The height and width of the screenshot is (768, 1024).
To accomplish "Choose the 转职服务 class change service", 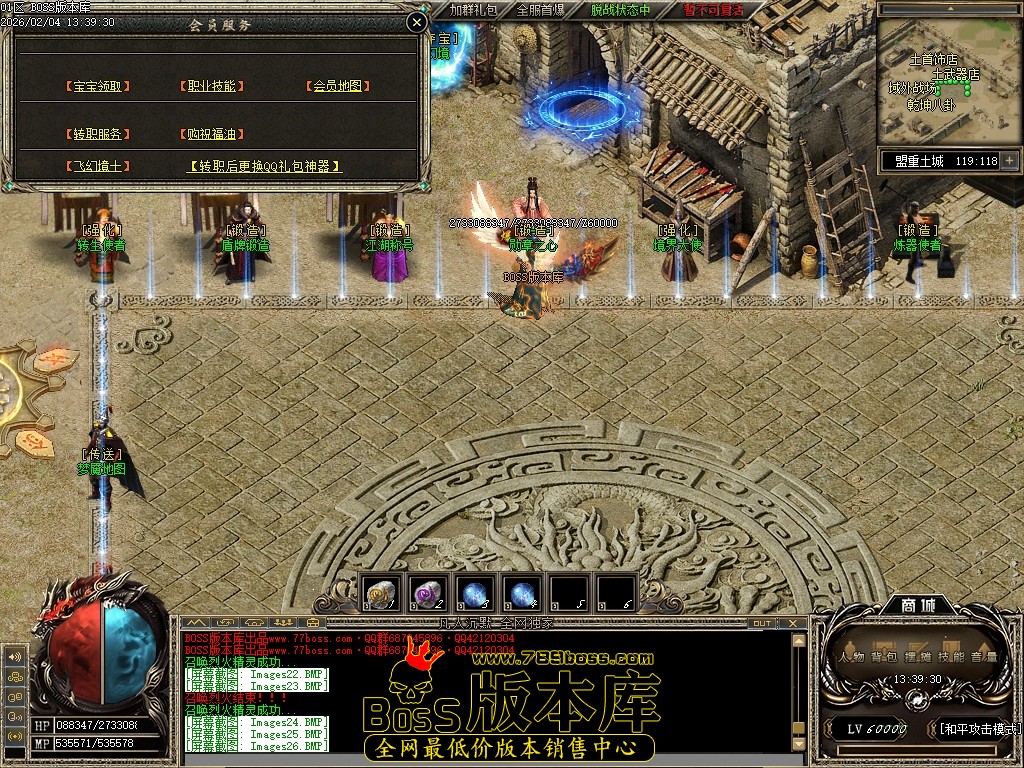I will pos(97,134).
